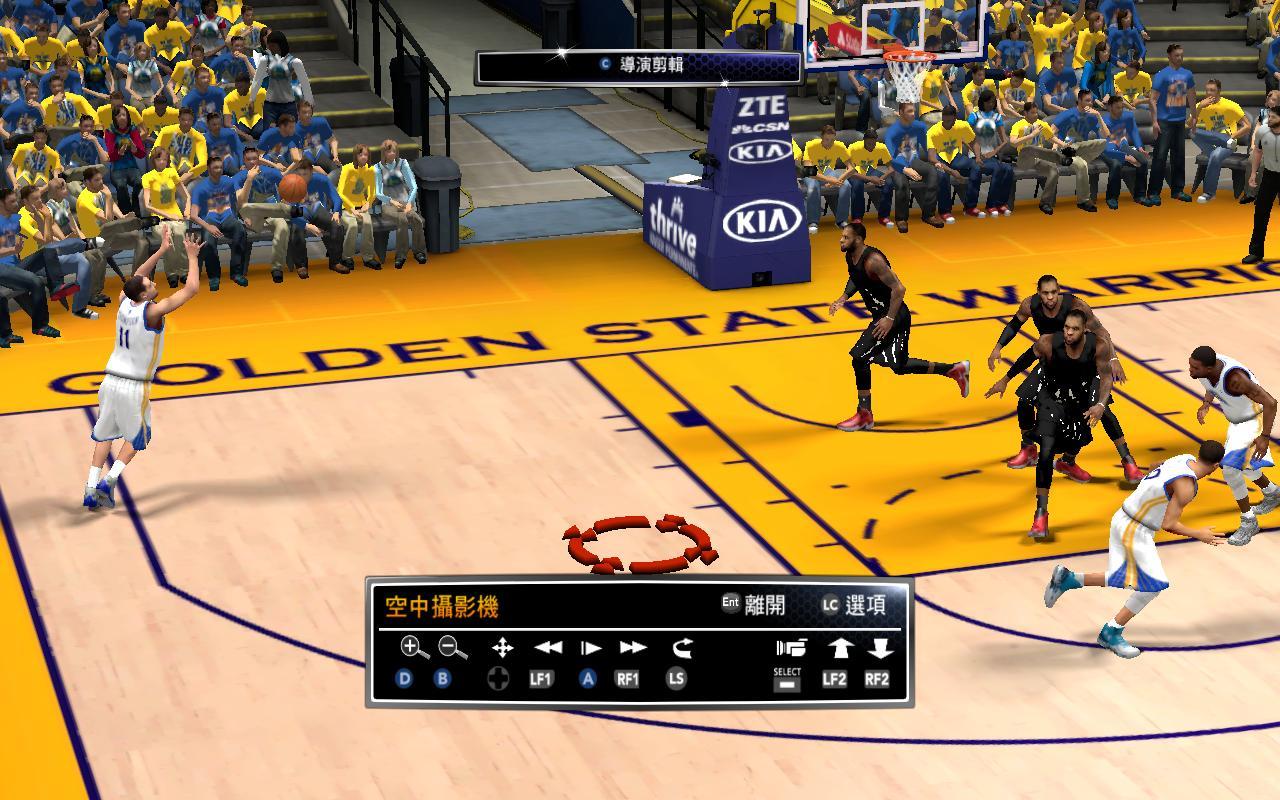Open 導演剪輯 director's cut bar
The height and width of the screenshot is (800, 1280).
click(x=640, y=65)
